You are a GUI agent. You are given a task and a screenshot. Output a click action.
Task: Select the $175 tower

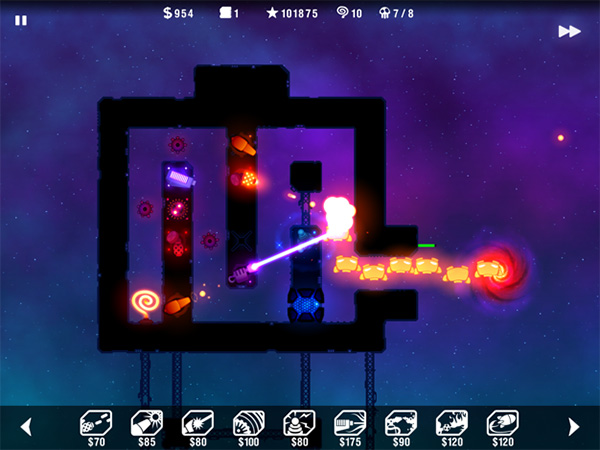pyautogui.click(x=350, y=423)
